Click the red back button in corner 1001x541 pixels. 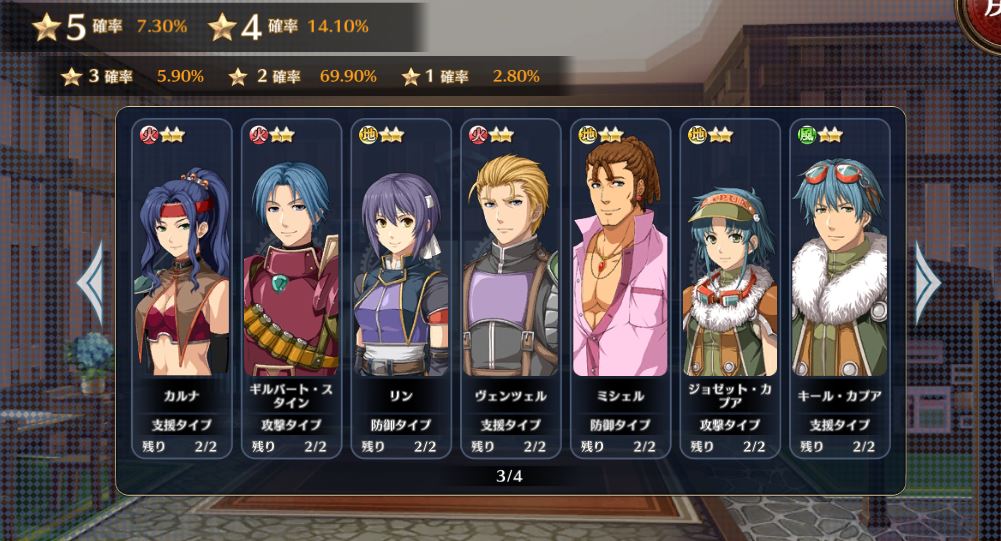(983, 22)
